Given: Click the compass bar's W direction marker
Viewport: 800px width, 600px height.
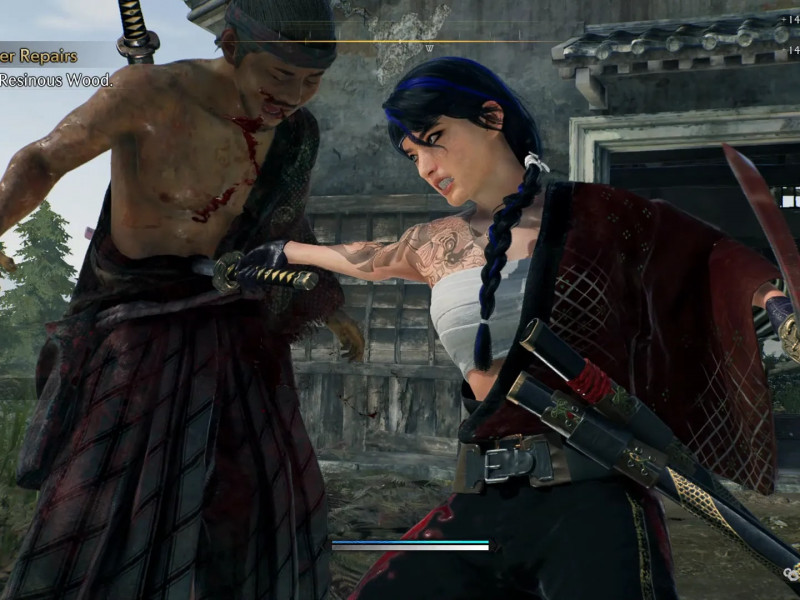Looking at the screenshot, I should click(430, 47).
